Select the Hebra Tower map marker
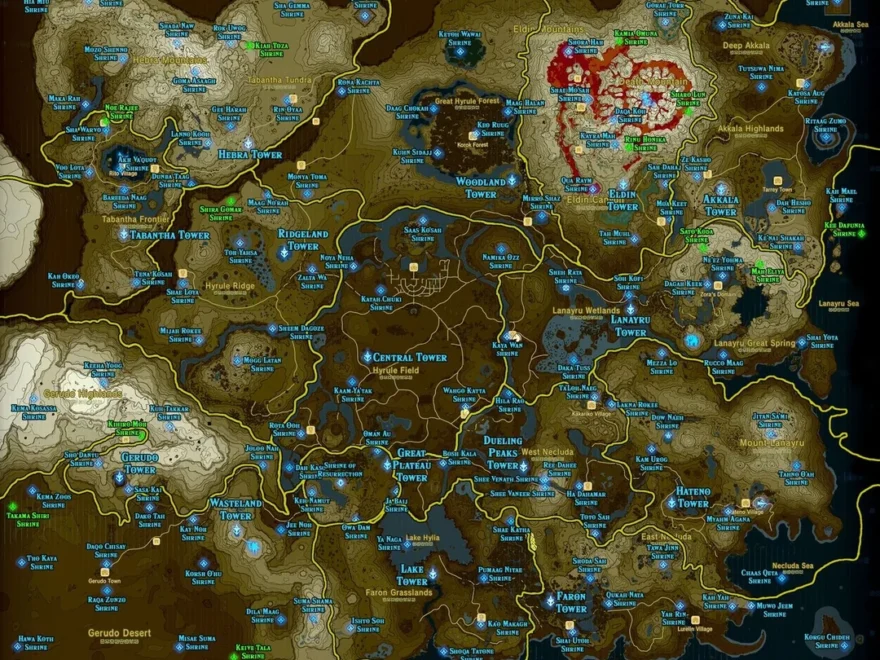Screen dimensions: 880x660 tap(249, 143)
